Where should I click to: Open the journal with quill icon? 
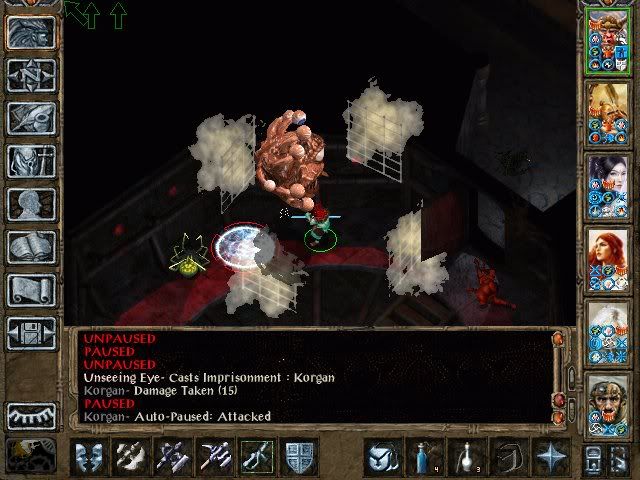(32, 118)
